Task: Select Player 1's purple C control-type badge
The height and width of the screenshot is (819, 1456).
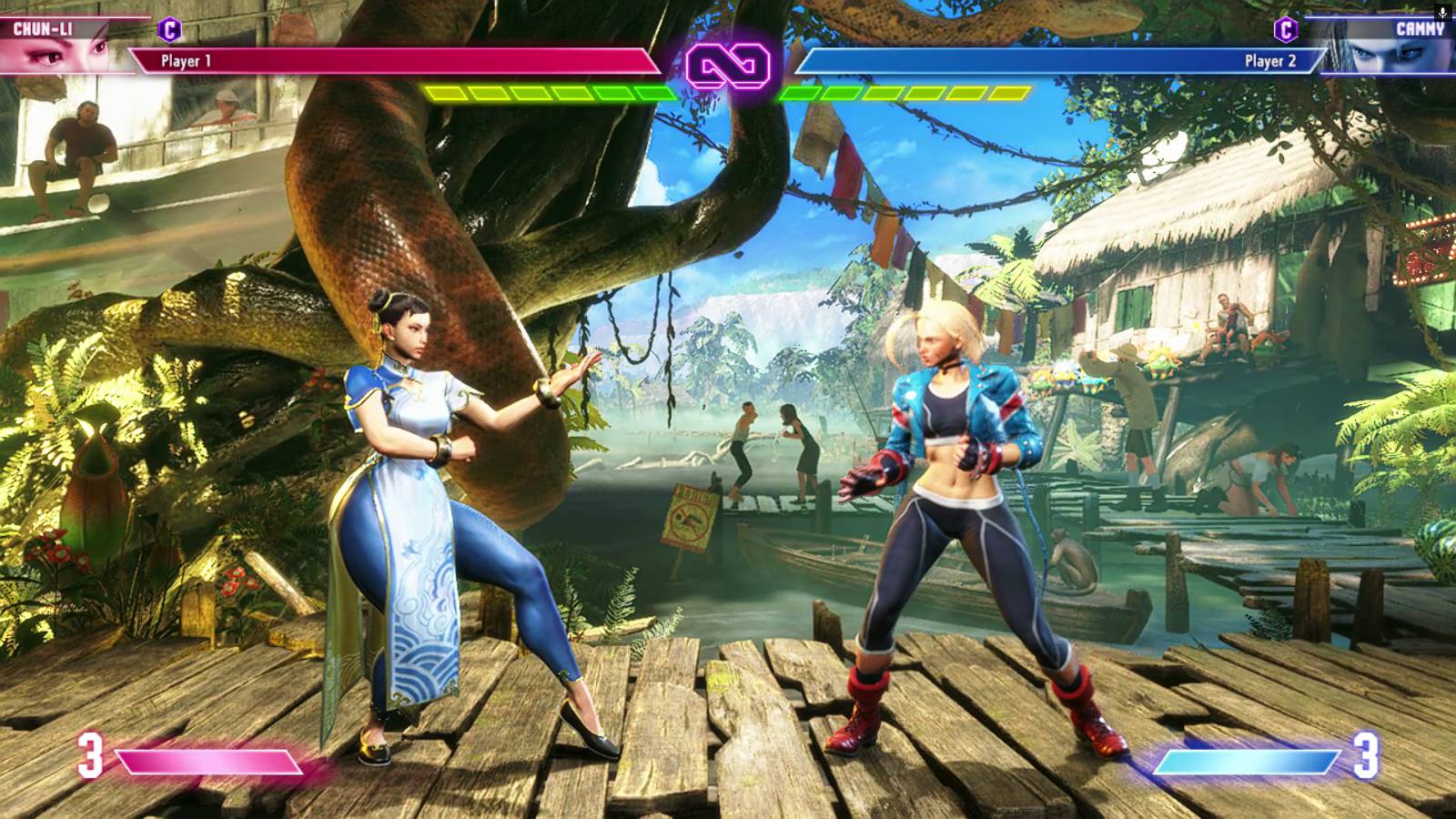Action: pyautogui.click(x=169, y=30)
